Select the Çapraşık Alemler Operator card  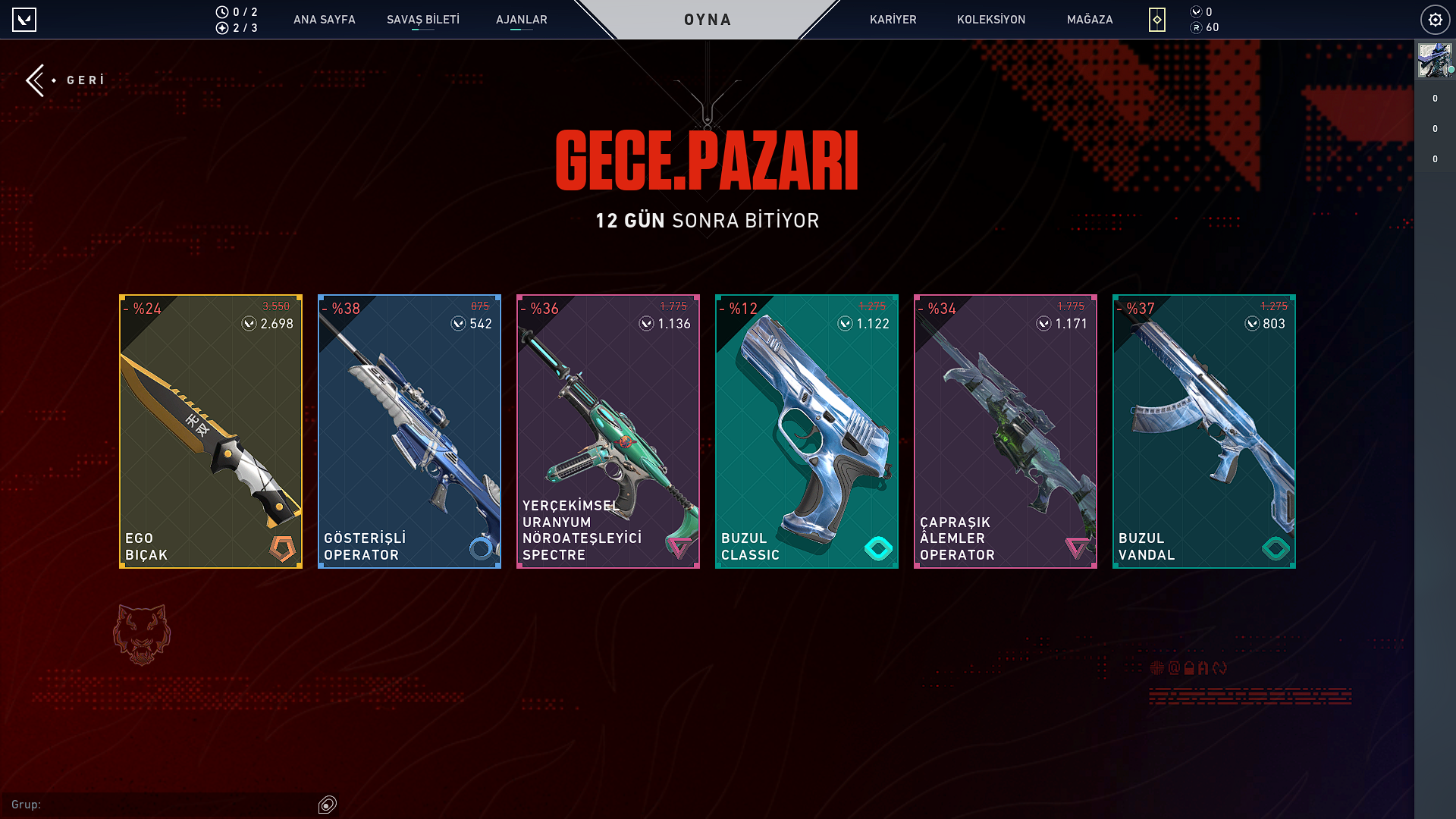point(1006,431)
